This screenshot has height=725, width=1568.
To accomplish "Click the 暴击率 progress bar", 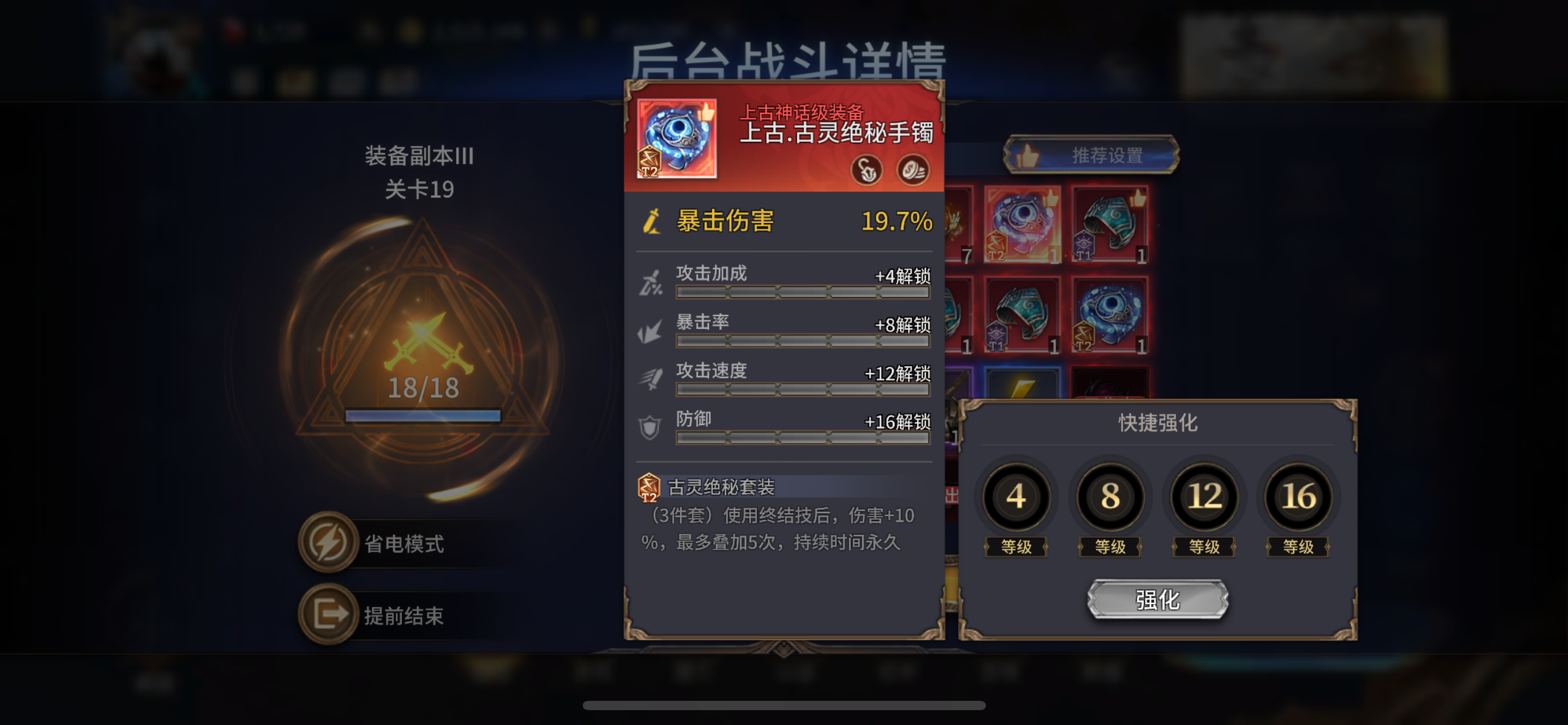I will point(803,341).
